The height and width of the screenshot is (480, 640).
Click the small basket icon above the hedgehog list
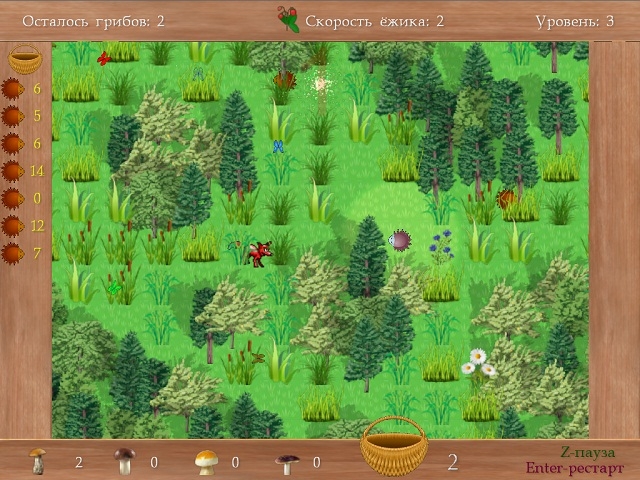point(25,60)
